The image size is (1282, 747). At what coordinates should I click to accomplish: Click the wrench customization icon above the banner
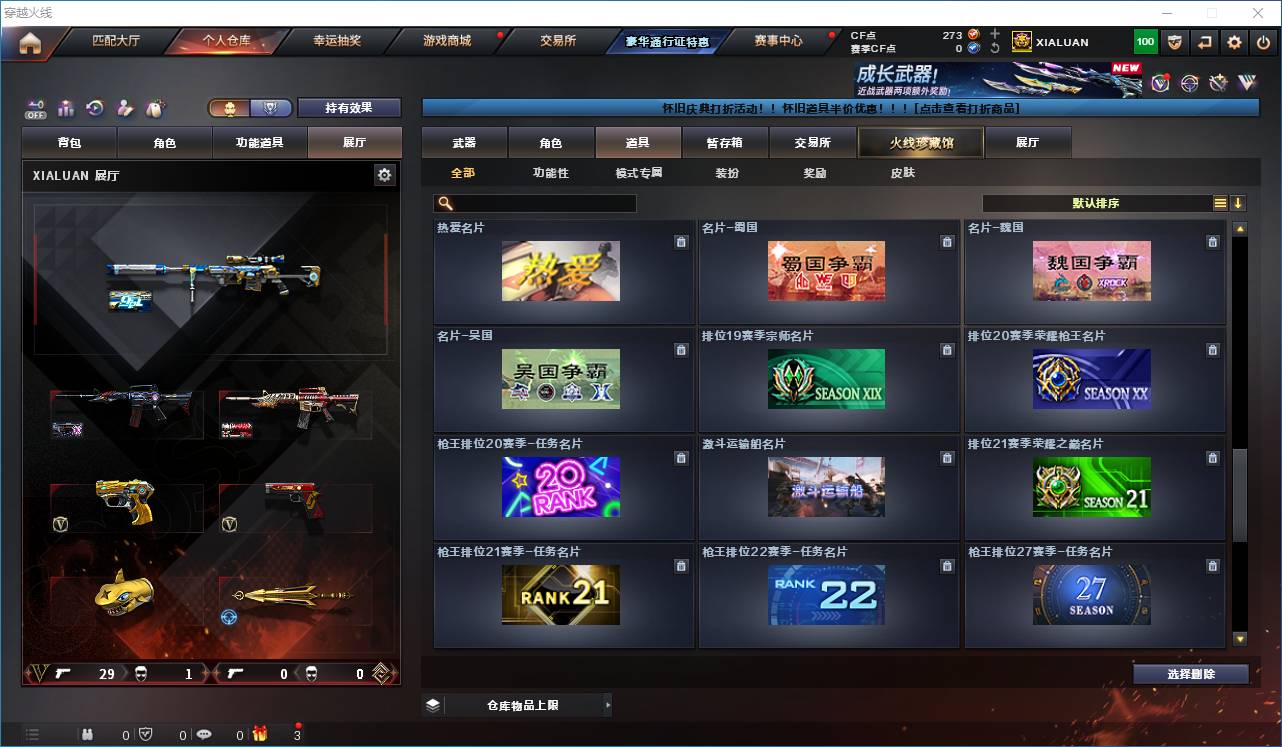tap(1218, 83)
